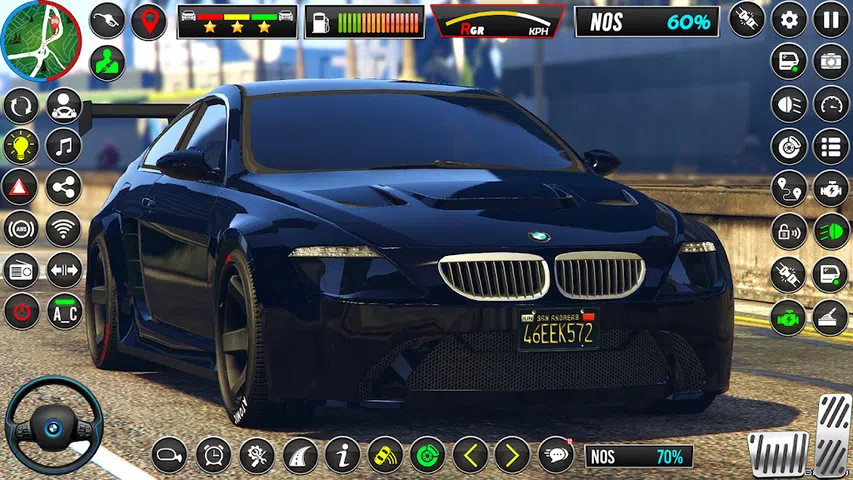Pause the game
The width and height of the screenshot is (853, 480).
coord(831,19)
